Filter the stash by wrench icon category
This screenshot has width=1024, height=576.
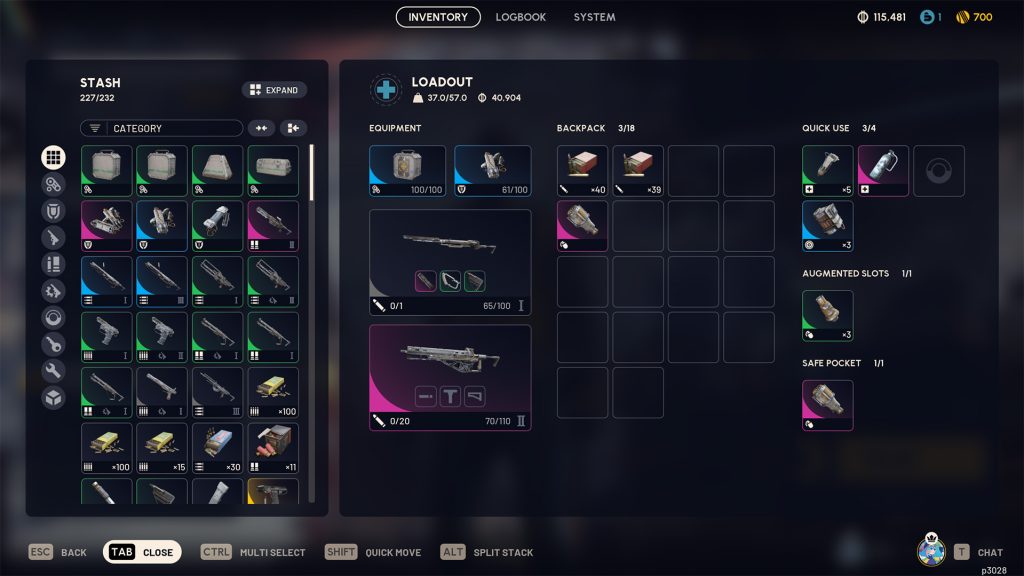point(53,371)
